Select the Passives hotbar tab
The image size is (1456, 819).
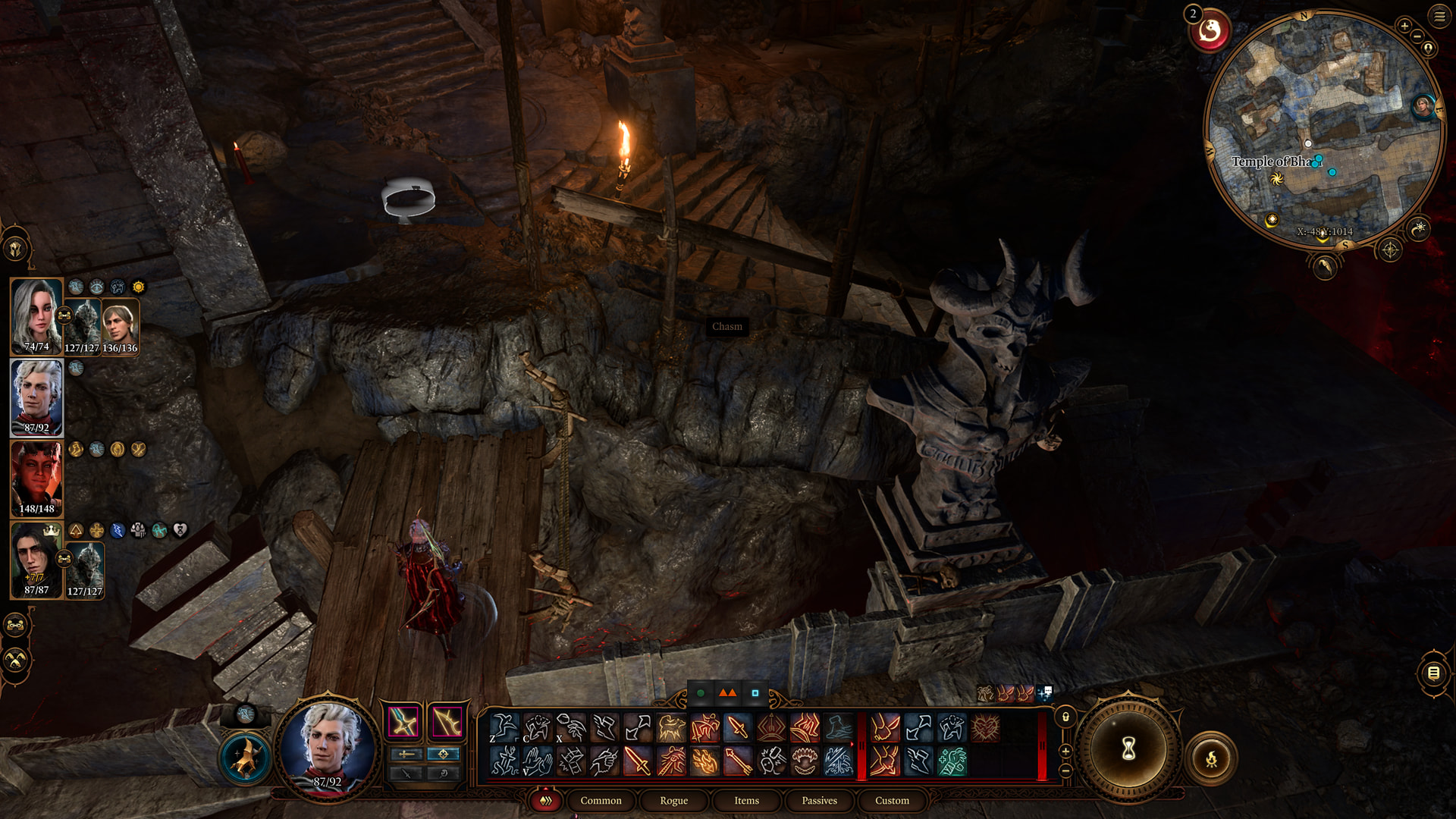coord(819,801)
